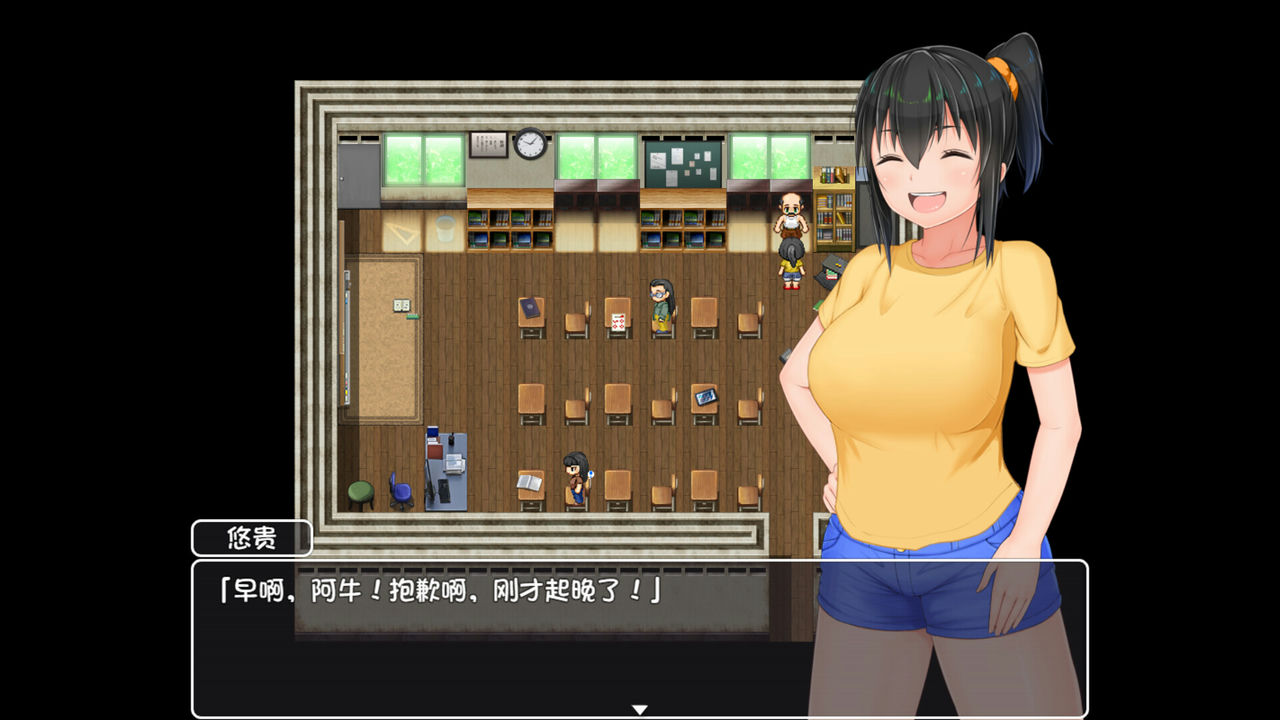Viewport: 1280px width, 720px height.
Task: Click the blue book on the left desk
Action: click(530, 307)
